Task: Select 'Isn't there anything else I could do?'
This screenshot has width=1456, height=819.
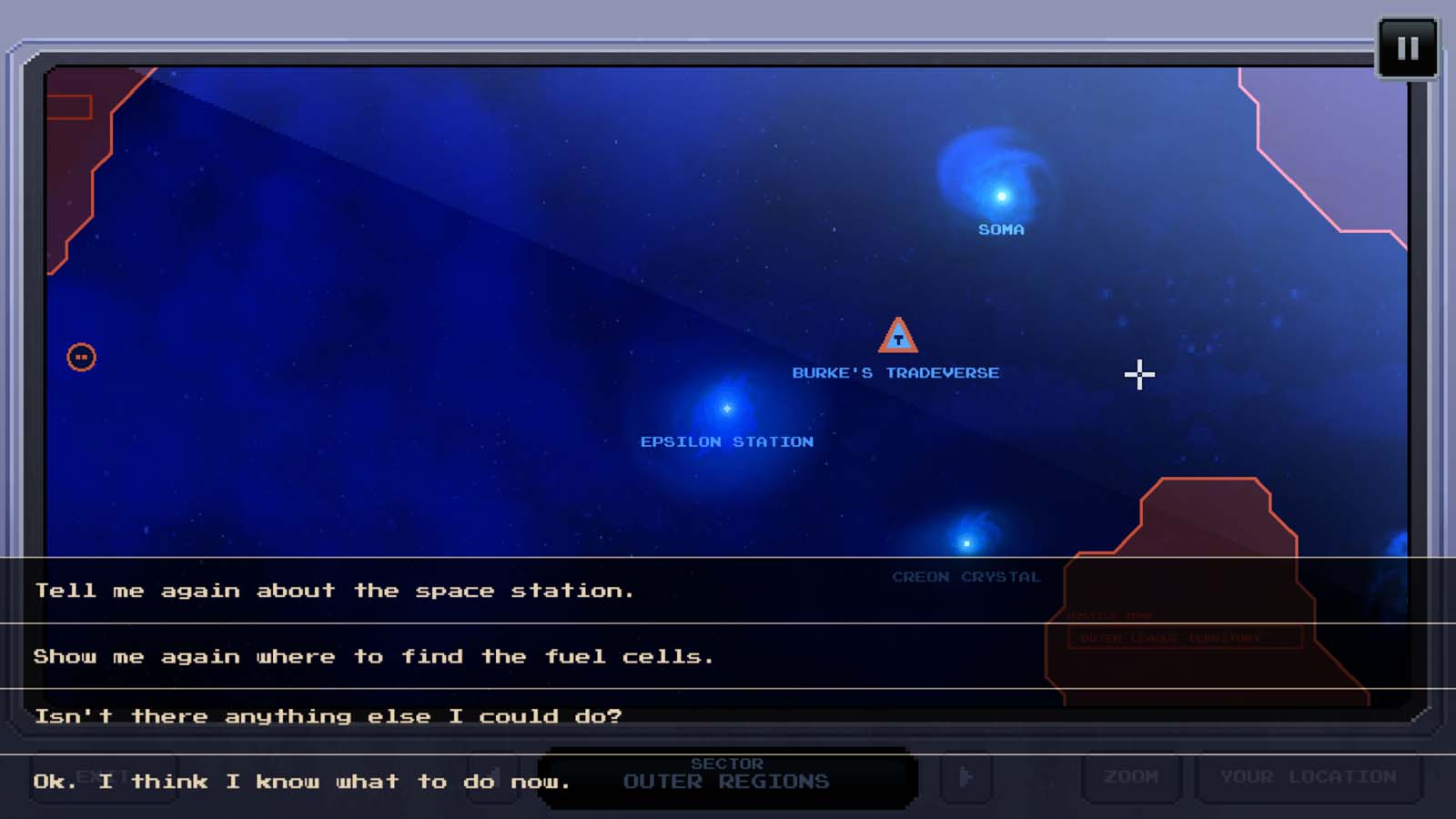Action: (329, 715)
